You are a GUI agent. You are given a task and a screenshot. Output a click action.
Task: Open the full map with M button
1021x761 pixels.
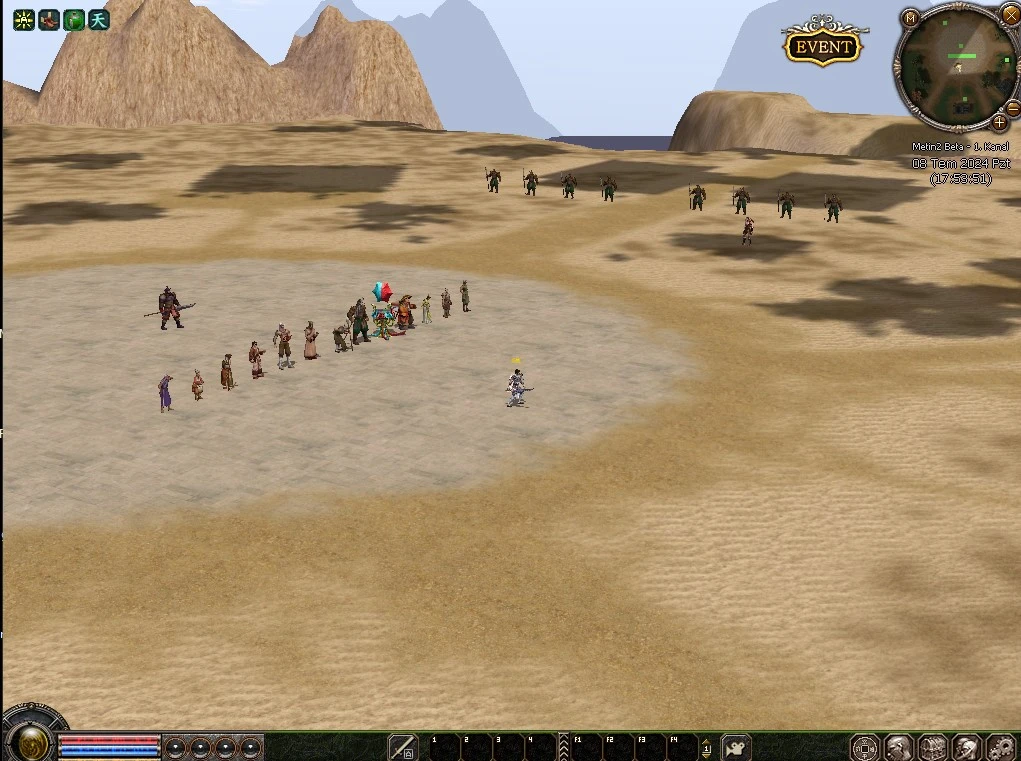[910, 18]
